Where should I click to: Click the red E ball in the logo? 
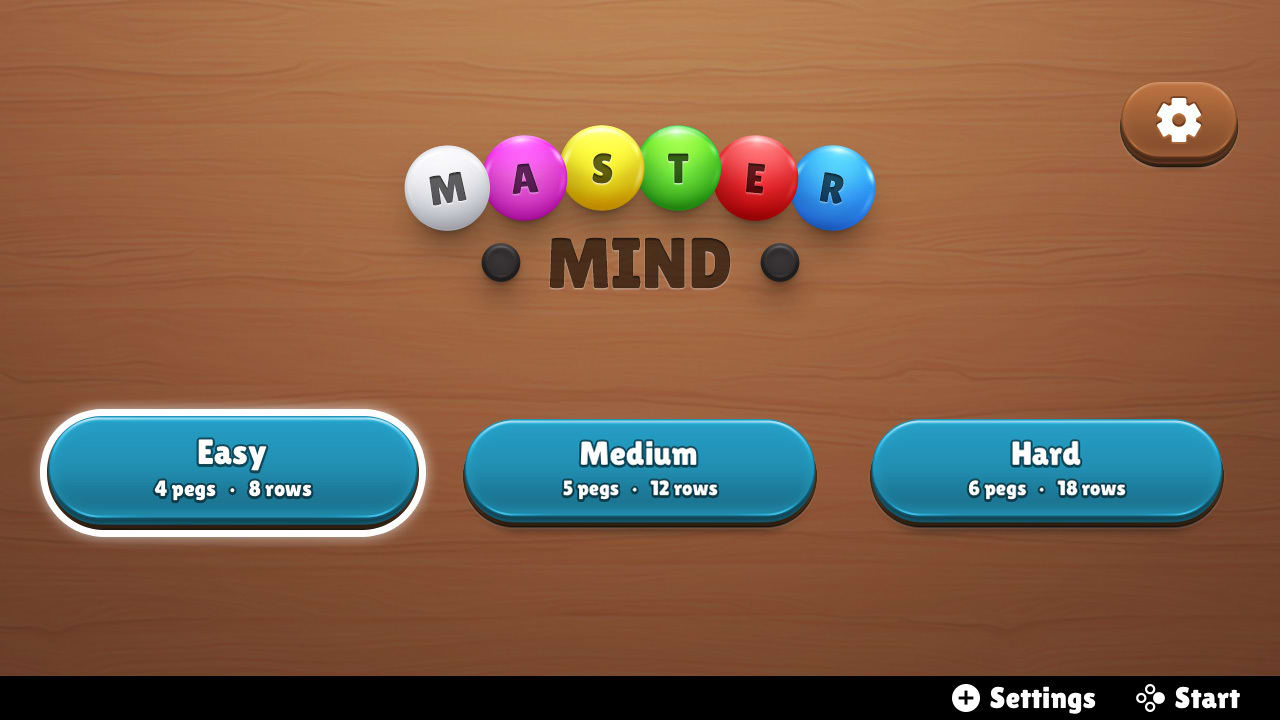pyautogui.click(x=757, y=178)
